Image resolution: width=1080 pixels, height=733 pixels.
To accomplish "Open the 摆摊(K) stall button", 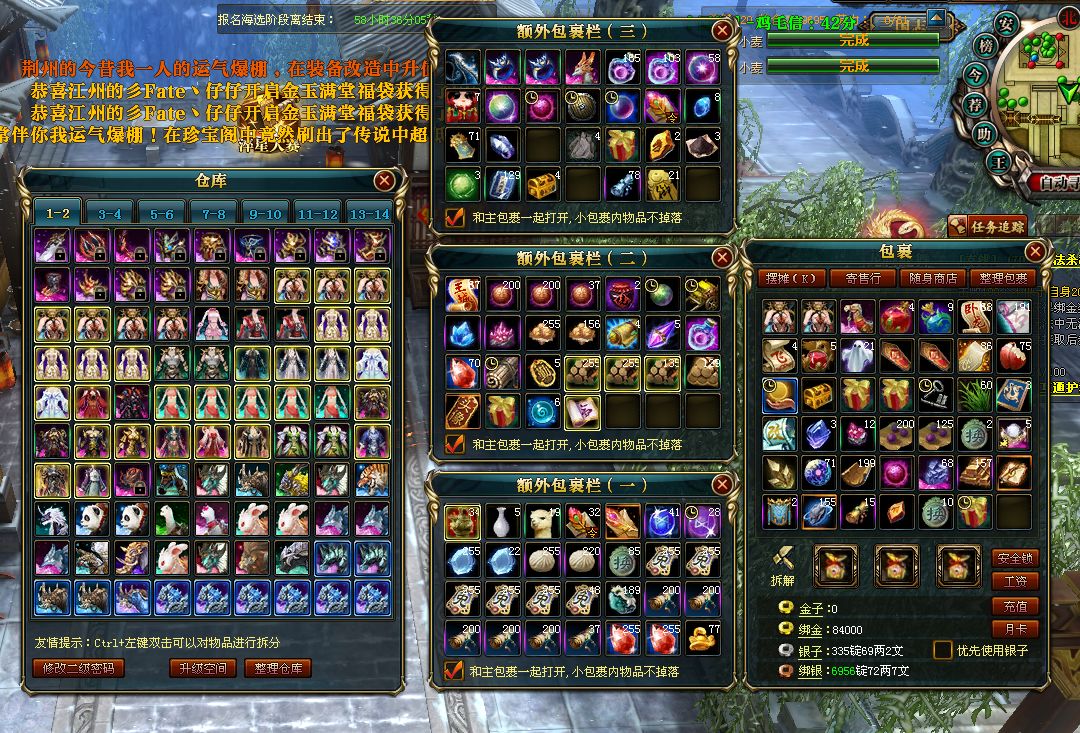I will tap(791, 278).
